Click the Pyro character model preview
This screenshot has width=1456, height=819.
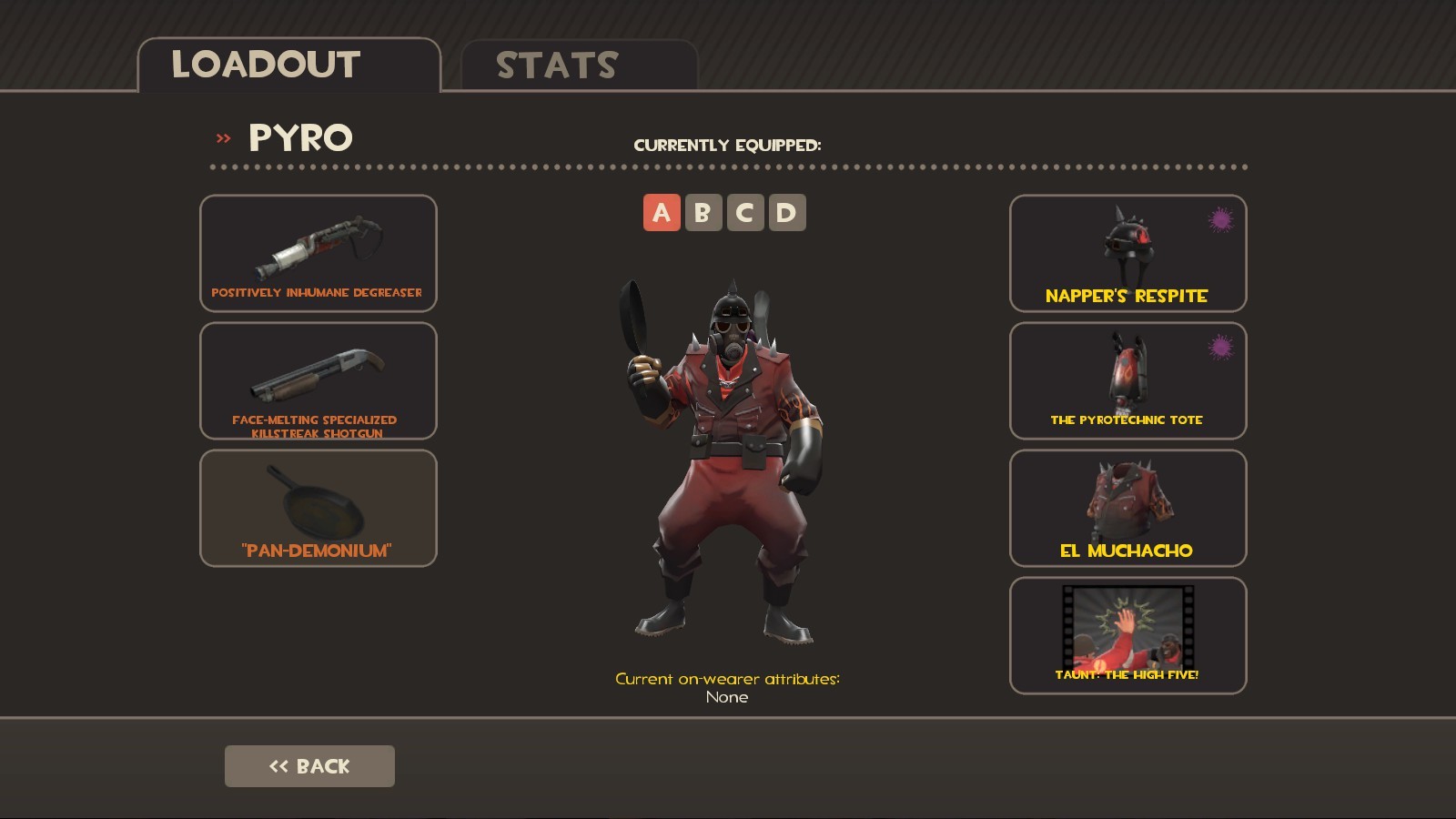728,455
